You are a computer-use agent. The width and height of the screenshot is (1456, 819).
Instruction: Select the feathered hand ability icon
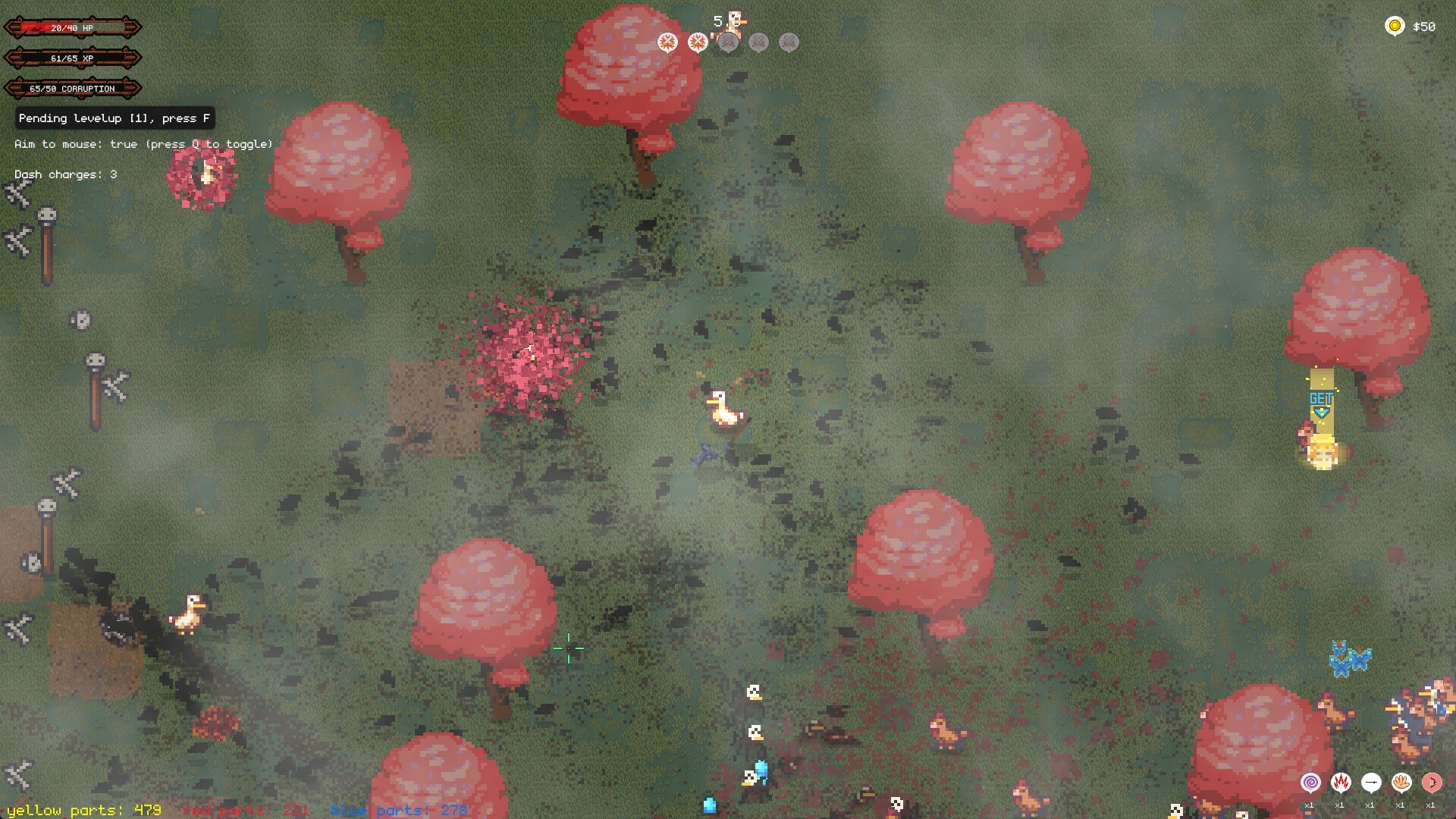pyautogui.click(x=1401, y=781)
